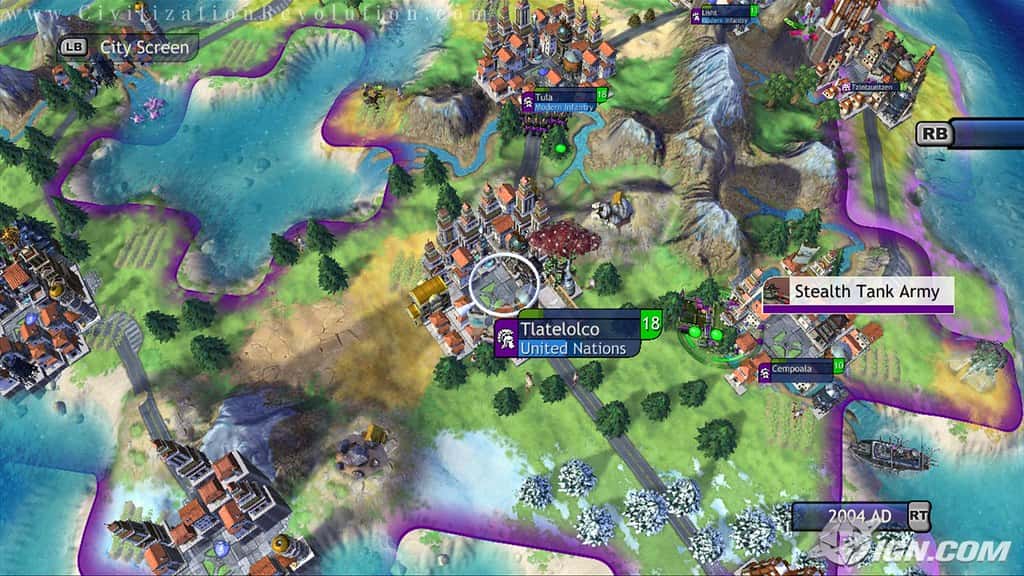
Task: Open the City Screen
Action: (128, 46)
